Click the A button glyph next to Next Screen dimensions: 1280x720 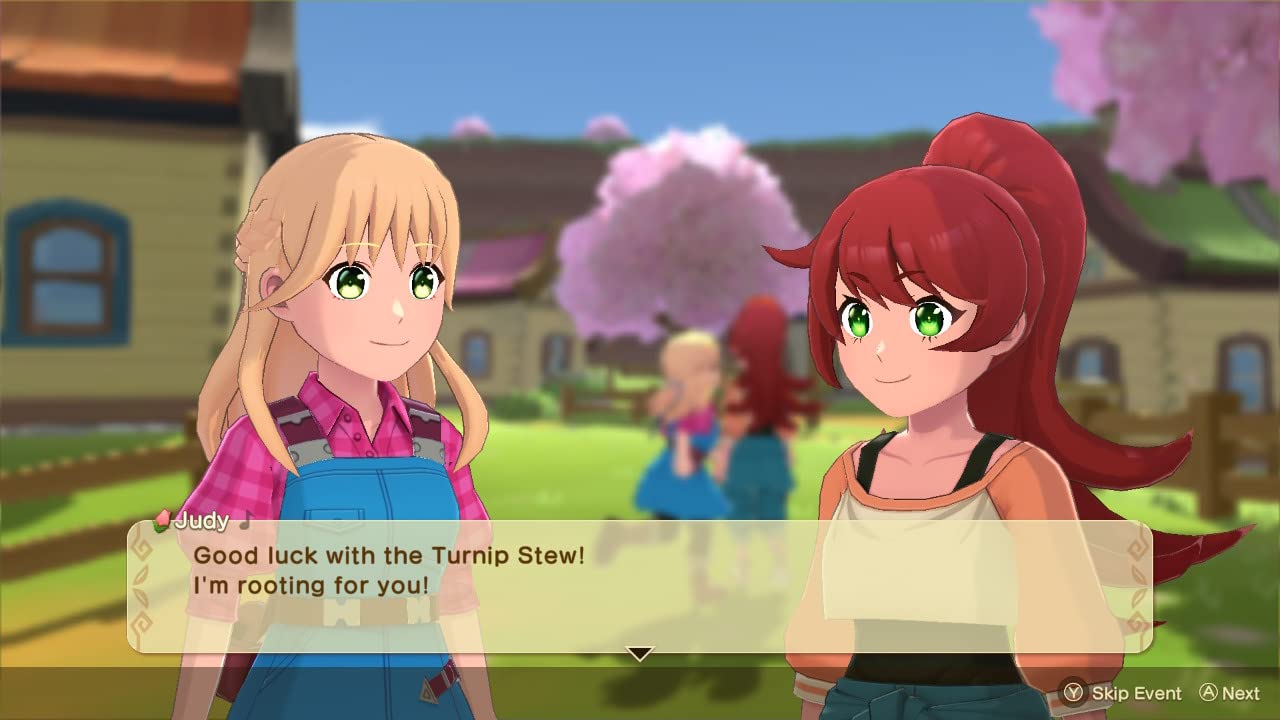point(1210,692)
